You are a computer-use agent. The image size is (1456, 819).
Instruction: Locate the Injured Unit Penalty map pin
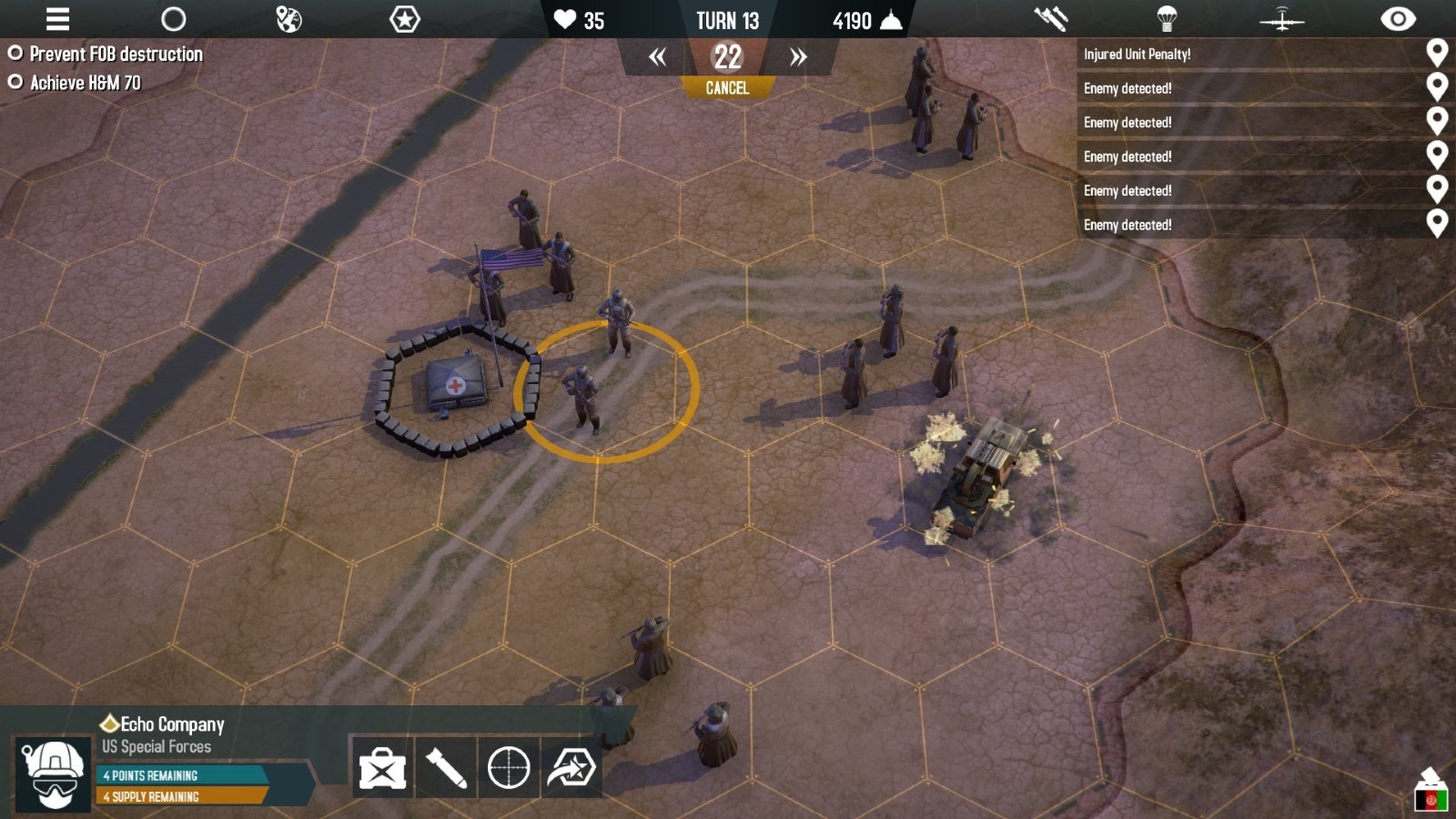click(x=1437, y=54)
